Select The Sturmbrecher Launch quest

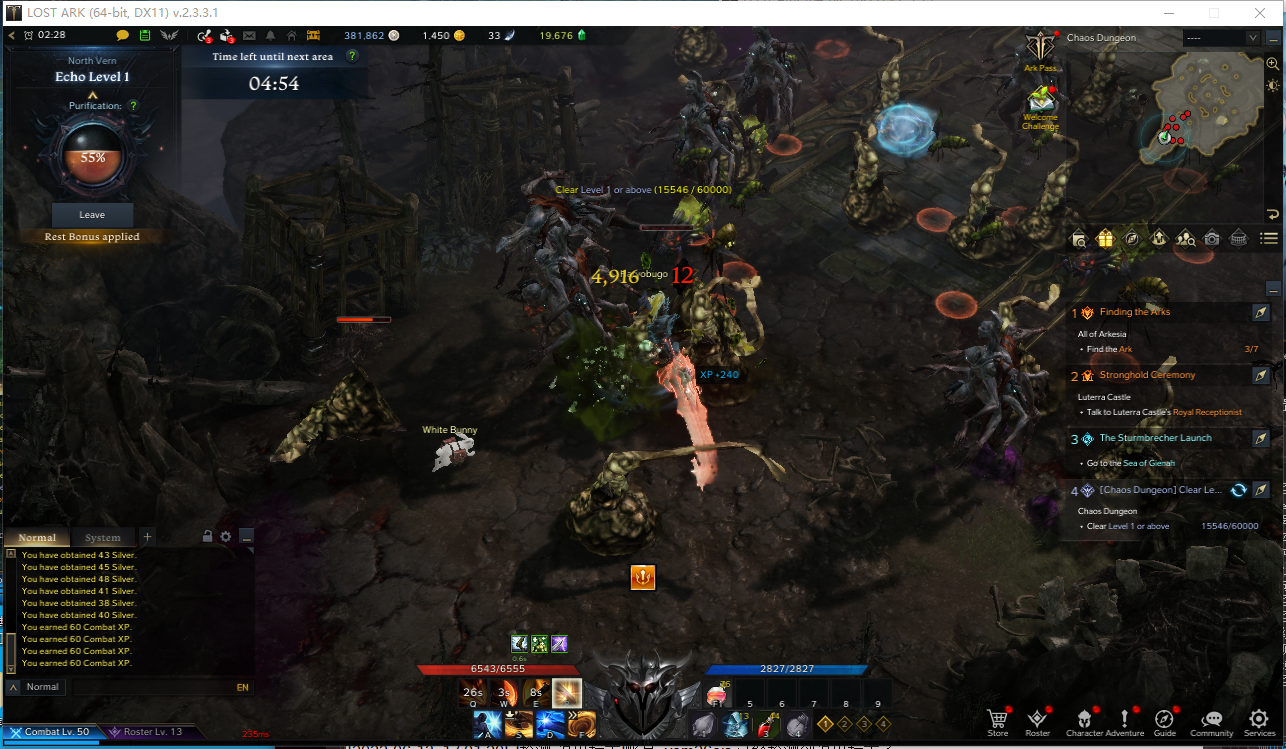click(x=1155, y=438)
